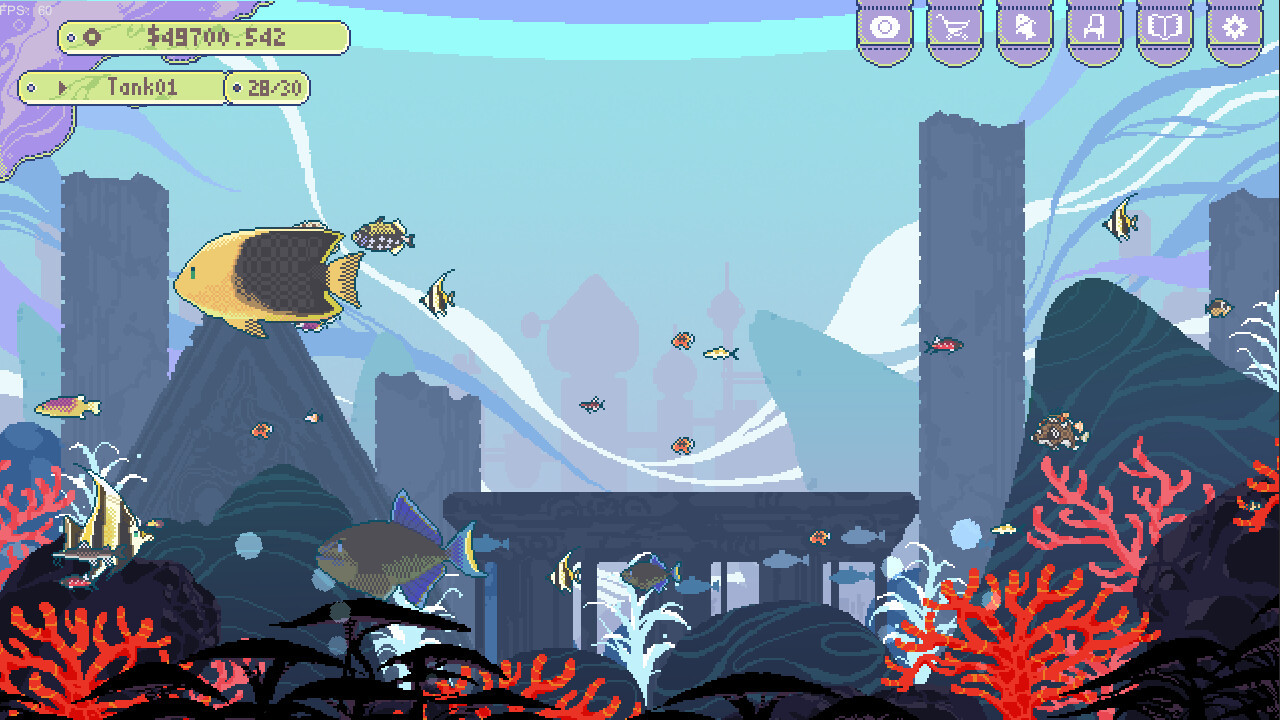Open the chair decoration menu
The image size is (1280, 720).
[1094, 27]
